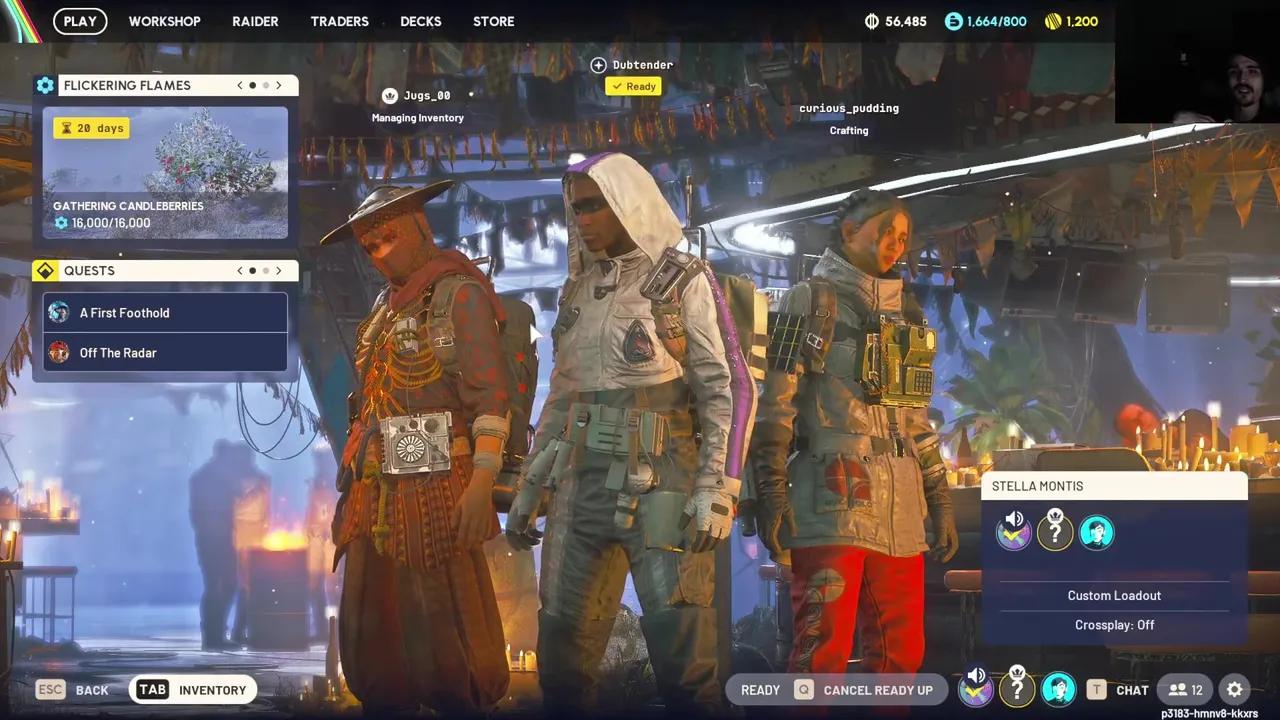Click the Cancel Ready Up button
The width and height of the screenshot is (1280, 720).
pos(878,689)
